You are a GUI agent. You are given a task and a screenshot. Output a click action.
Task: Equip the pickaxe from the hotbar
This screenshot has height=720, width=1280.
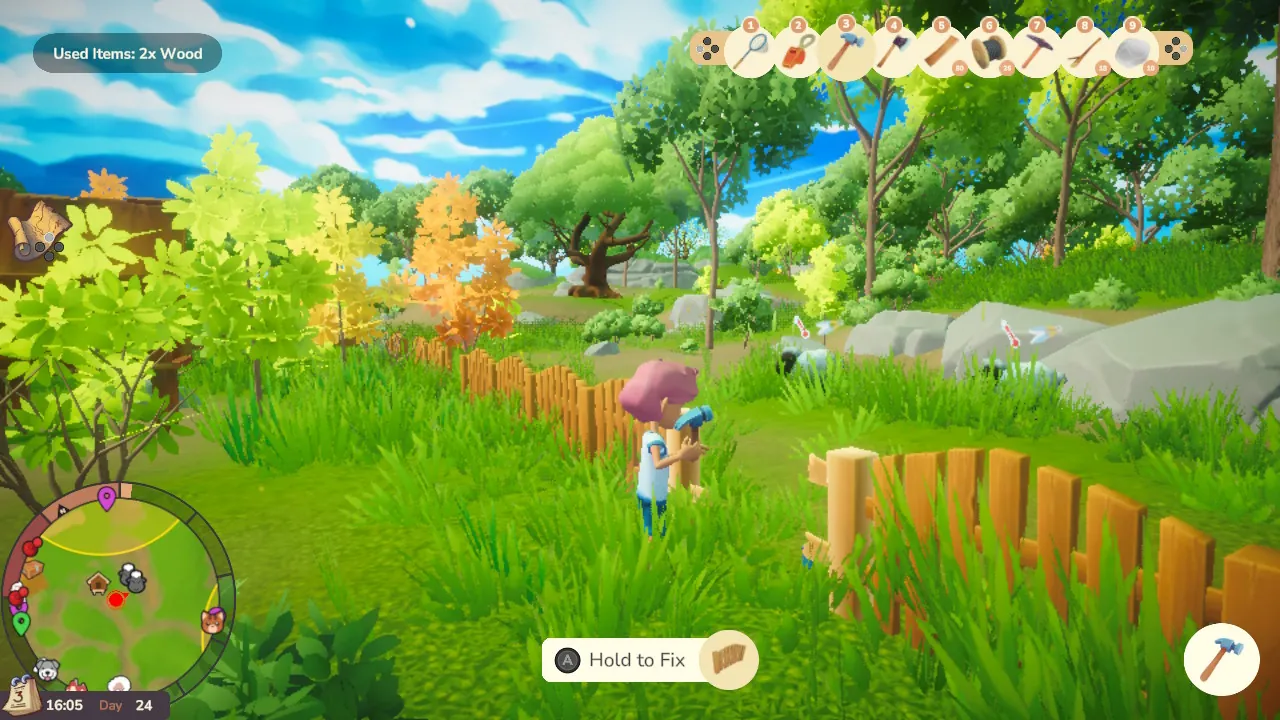click(1036, 51)
